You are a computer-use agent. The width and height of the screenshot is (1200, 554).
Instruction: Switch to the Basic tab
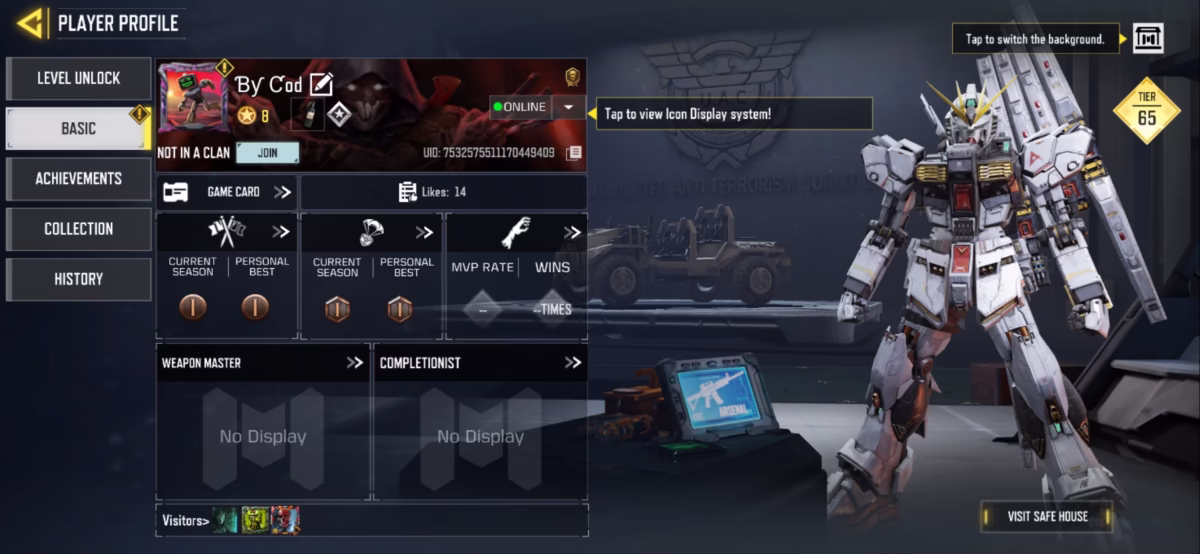(x=78, y=128)
